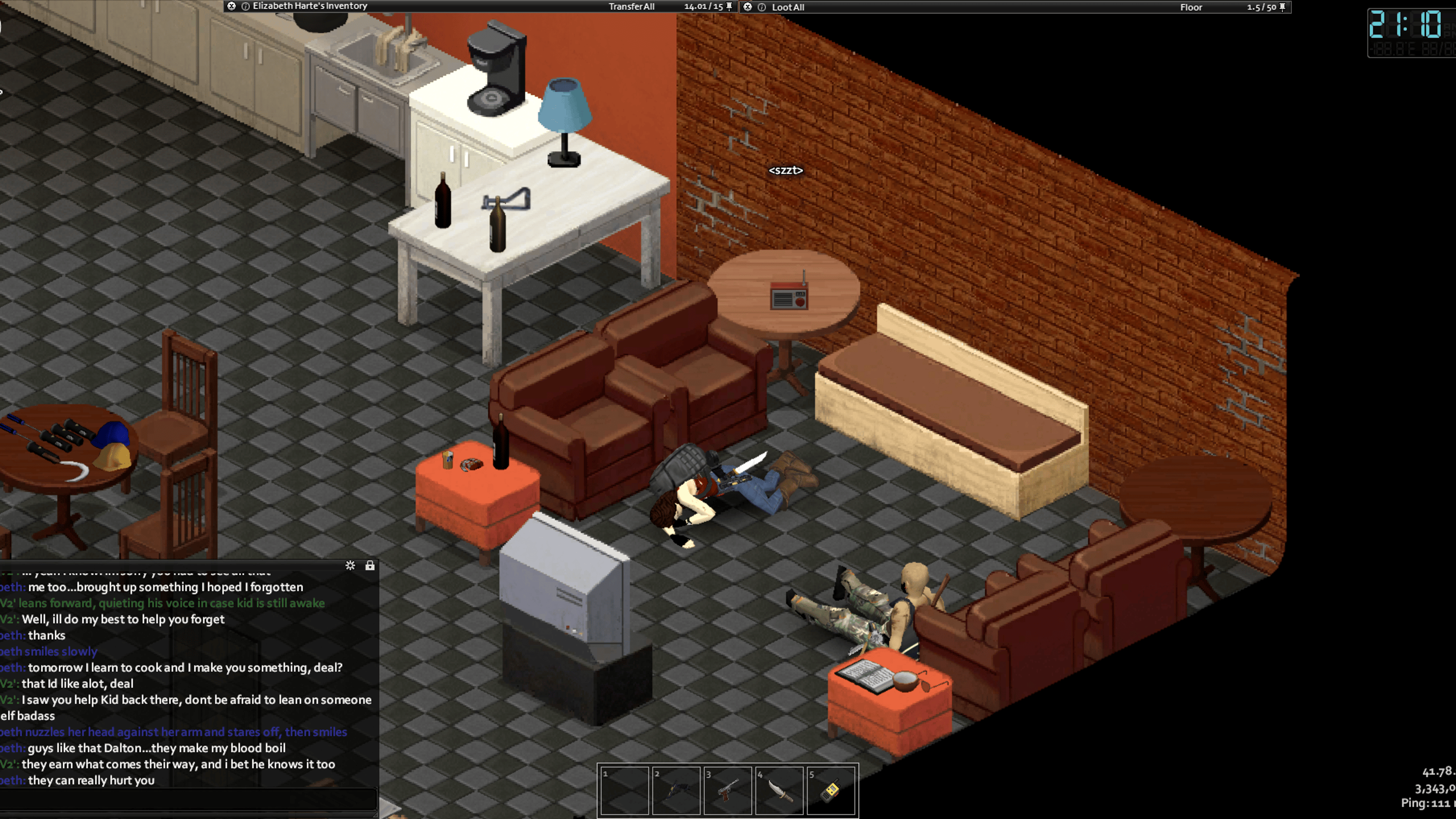Screen dimensions: 1456x819
Task: Toggle the chat window lock
Action: pos(370,566)
